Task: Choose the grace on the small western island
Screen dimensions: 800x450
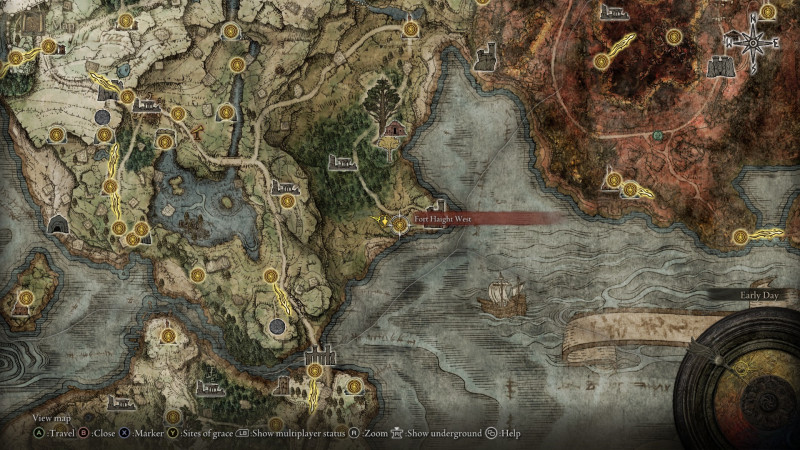Action: point(25,297)
